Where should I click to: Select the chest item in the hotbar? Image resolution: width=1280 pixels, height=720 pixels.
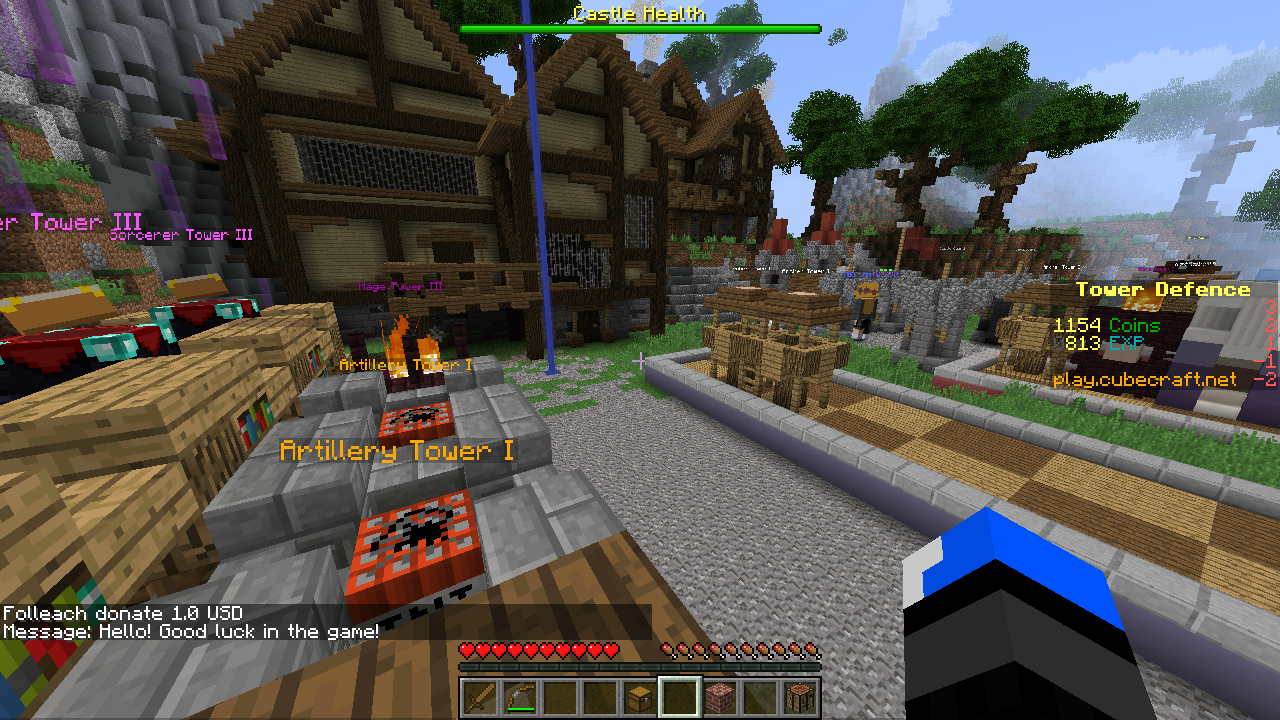tap(638, 693)
